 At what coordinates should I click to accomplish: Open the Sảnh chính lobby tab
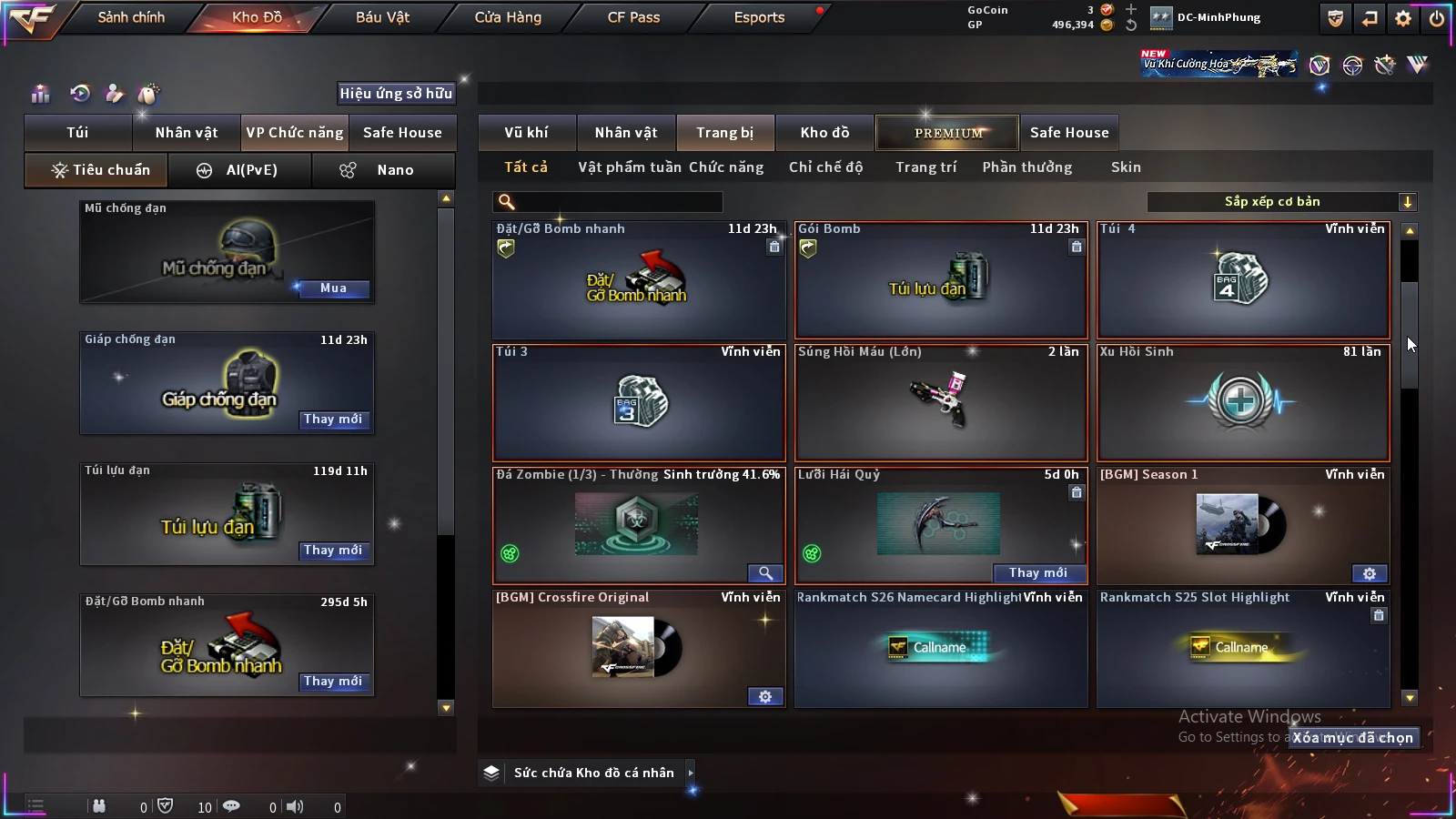131,17
